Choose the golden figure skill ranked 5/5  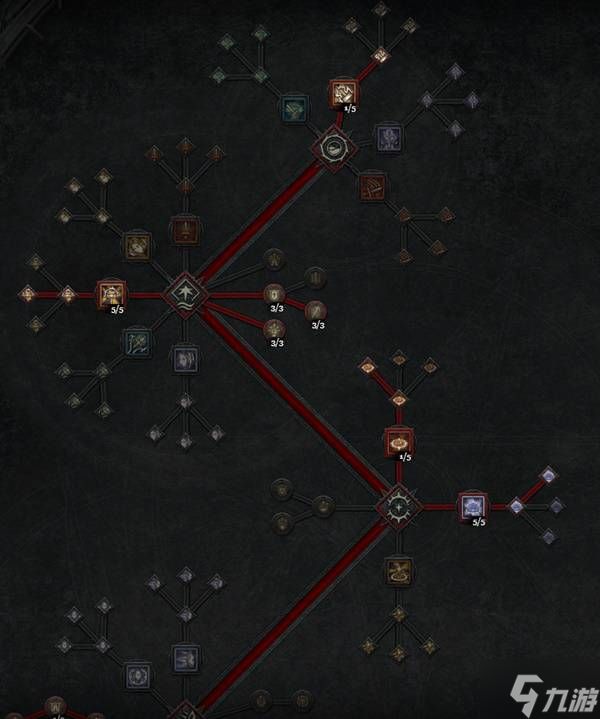109,294
